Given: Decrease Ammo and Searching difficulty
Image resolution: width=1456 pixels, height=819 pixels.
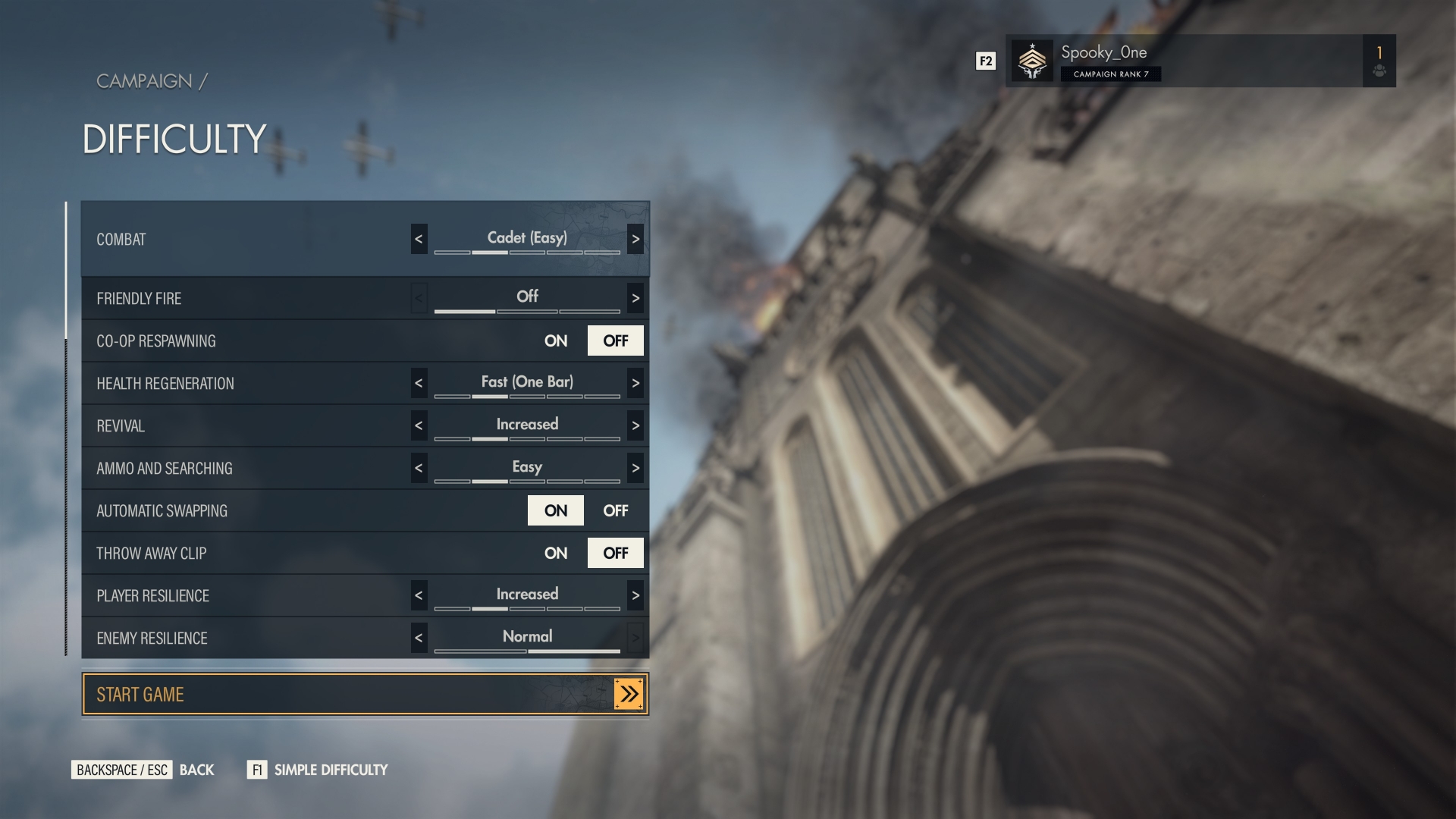Looking at the screenshot, I should pos(419,469).
